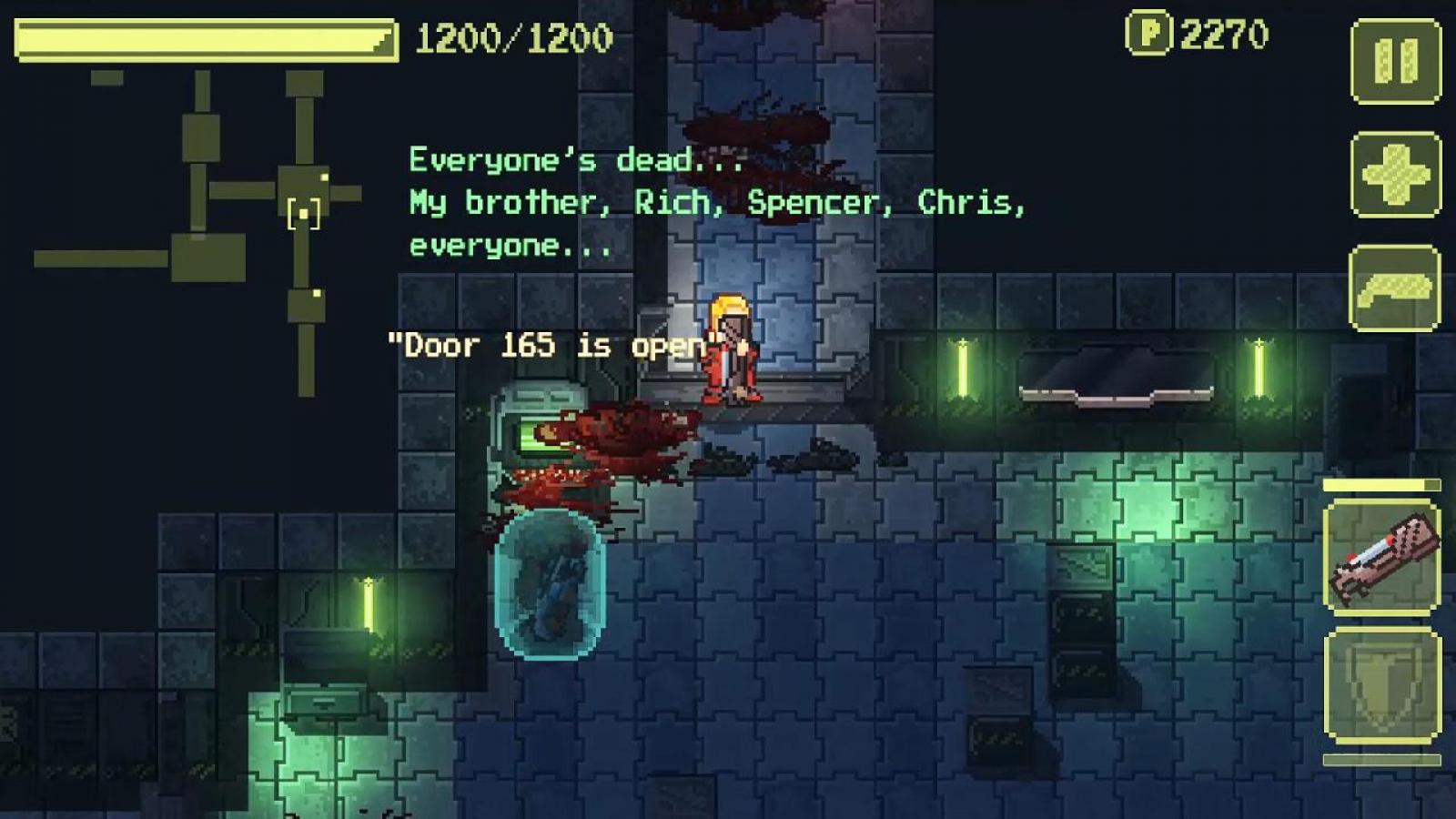Tap the plus-shaped heal button
Viewport: 1456px width, 819px height.
[x=1395, y=174]
